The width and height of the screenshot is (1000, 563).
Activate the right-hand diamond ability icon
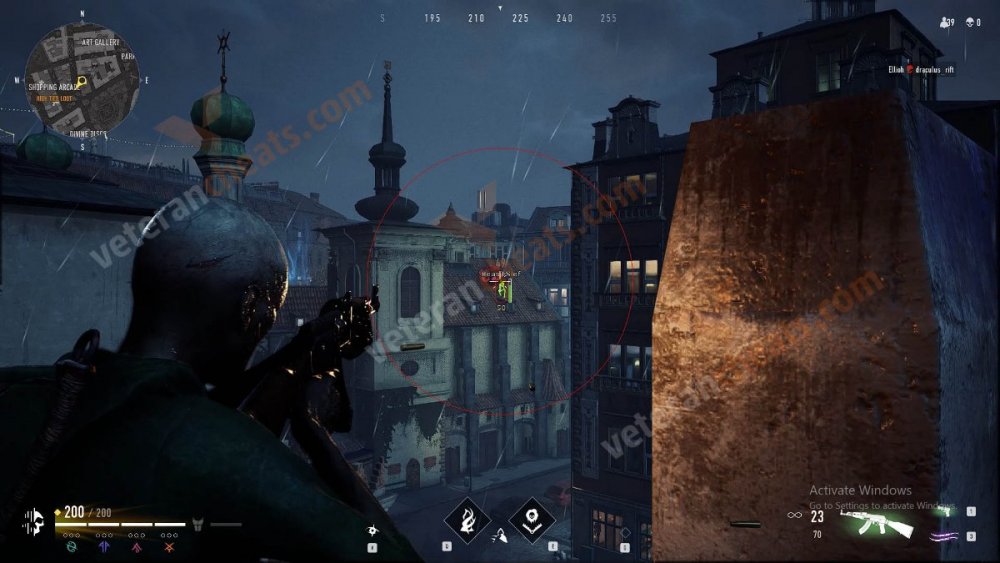pos(532,520)
